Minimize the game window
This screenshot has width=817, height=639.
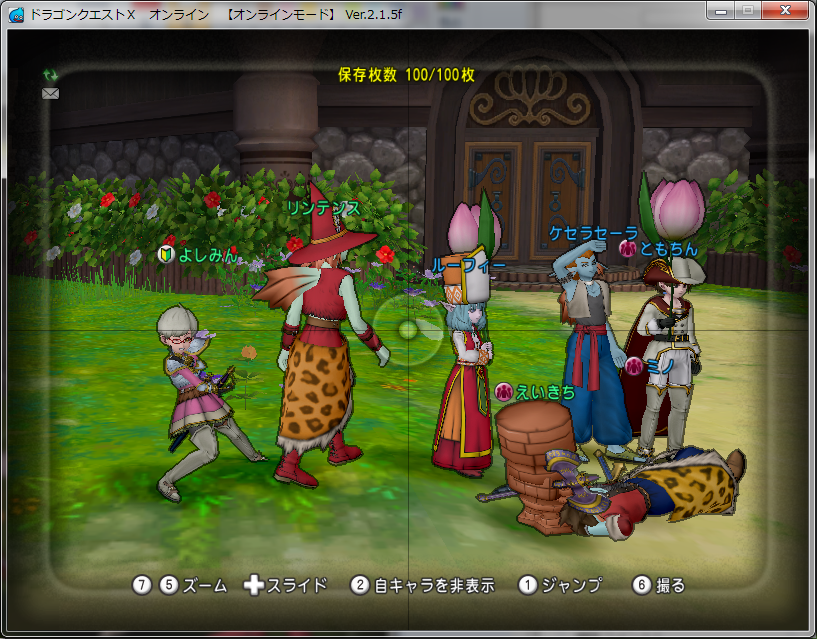[720, 9]
